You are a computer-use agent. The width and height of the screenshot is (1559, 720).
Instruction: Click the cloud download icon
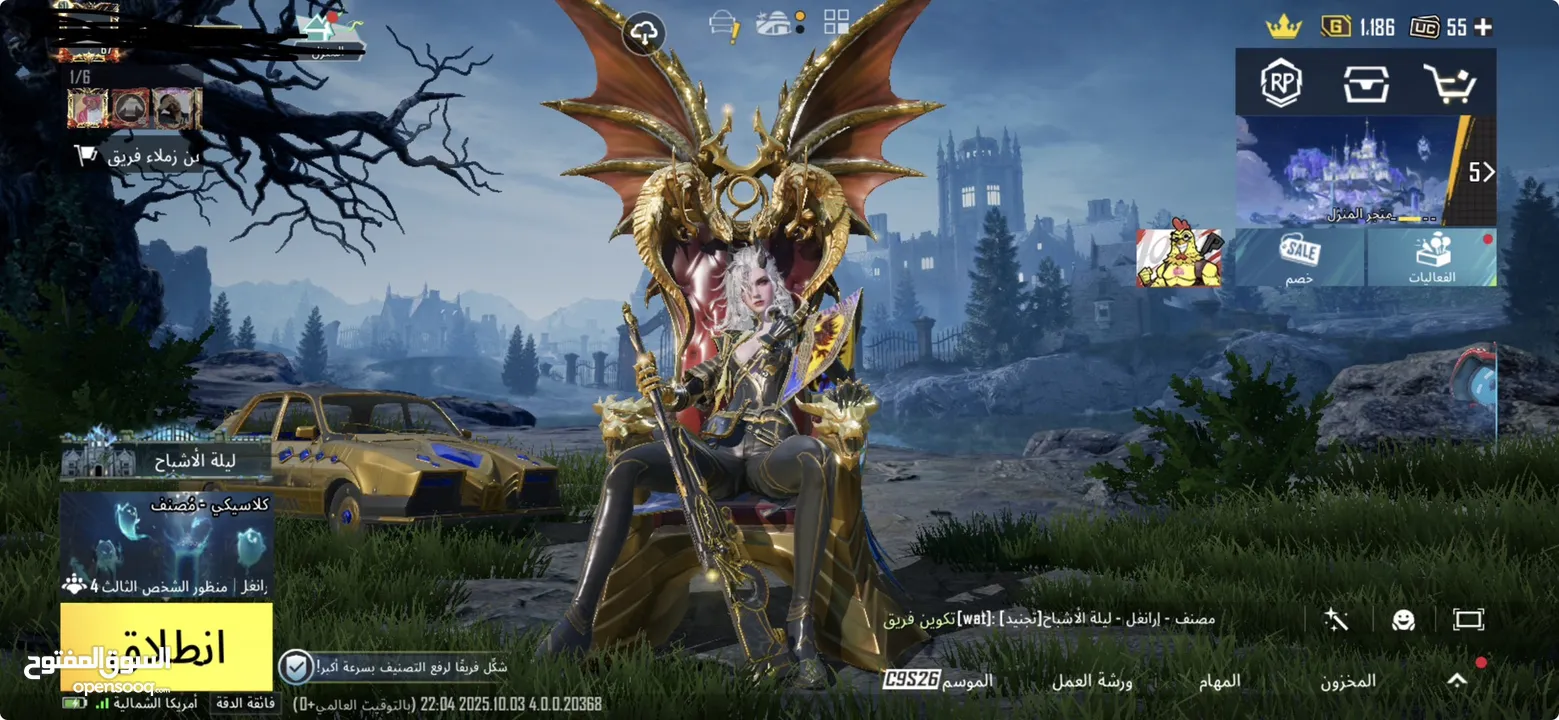pos(645,34)
